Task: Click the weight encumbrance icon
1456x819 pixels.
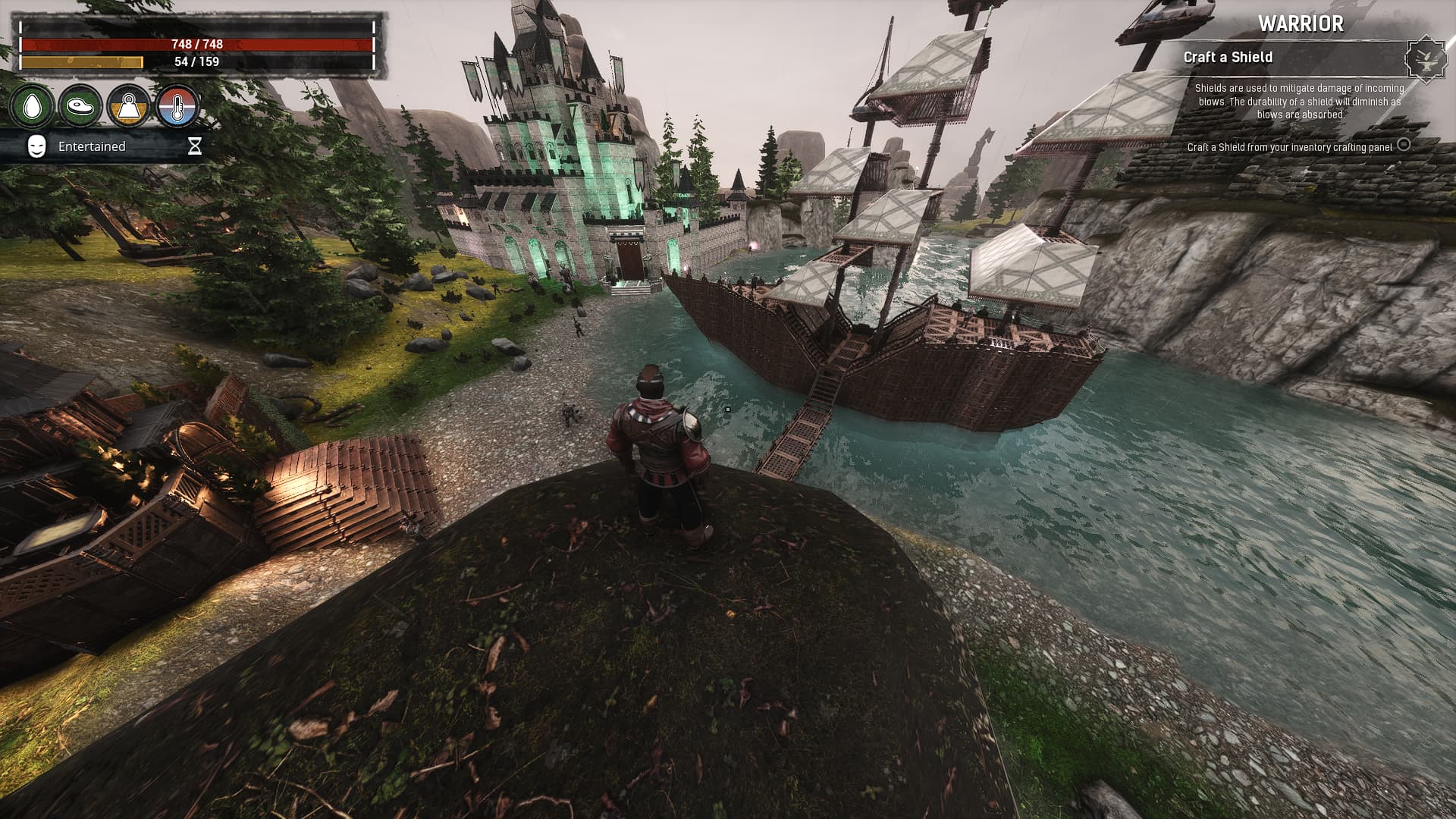Action: coord(129,106)
